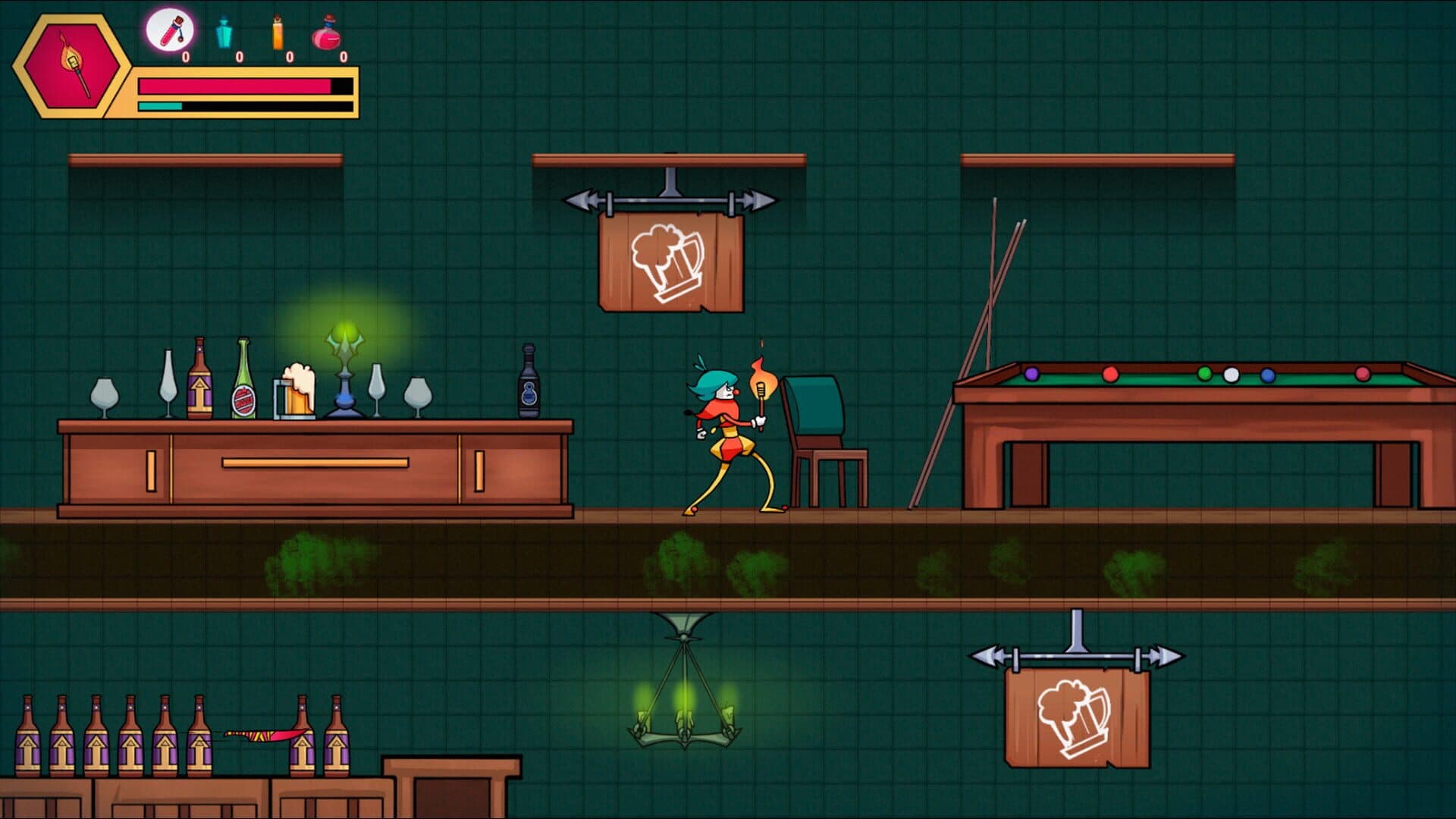The width and height of the screenshot is (1456, 819).
Task: Select the orange vial potion
Action: tap(278, 33)
